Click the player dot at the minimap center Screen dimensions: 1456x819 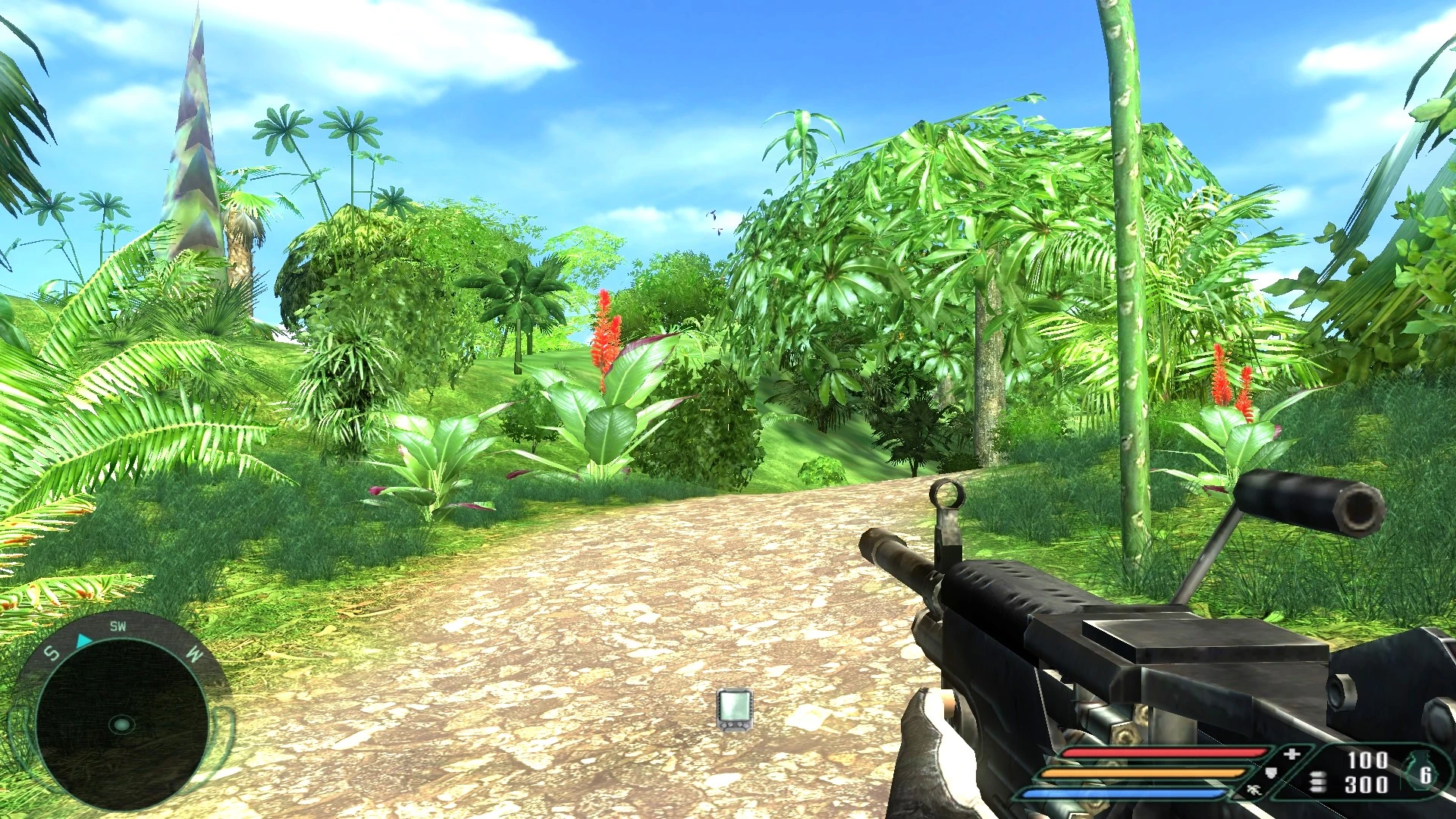(x=121, y=724)
